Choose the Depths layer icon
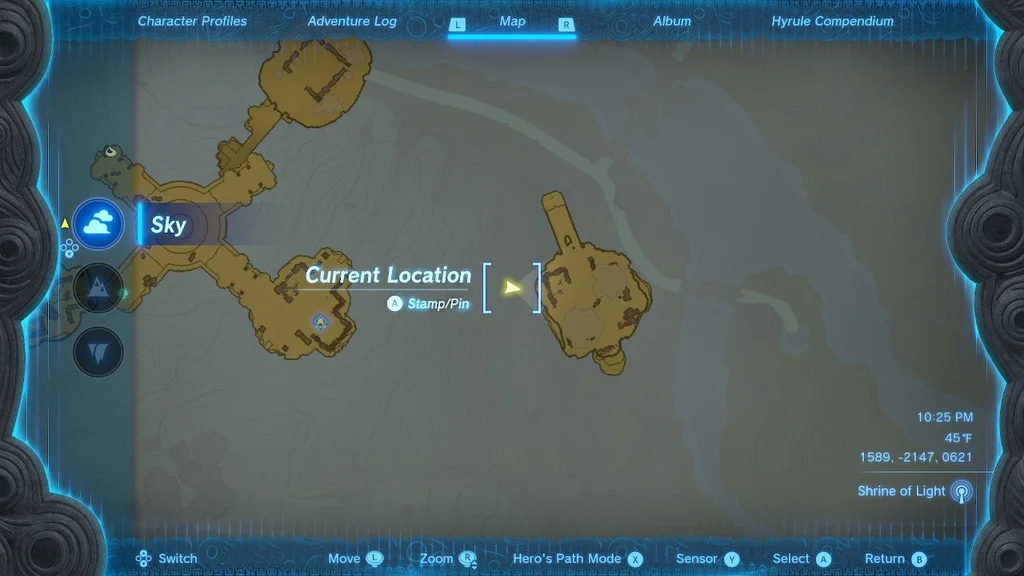This screenshot has height=576, width=1024. [98, 351]
